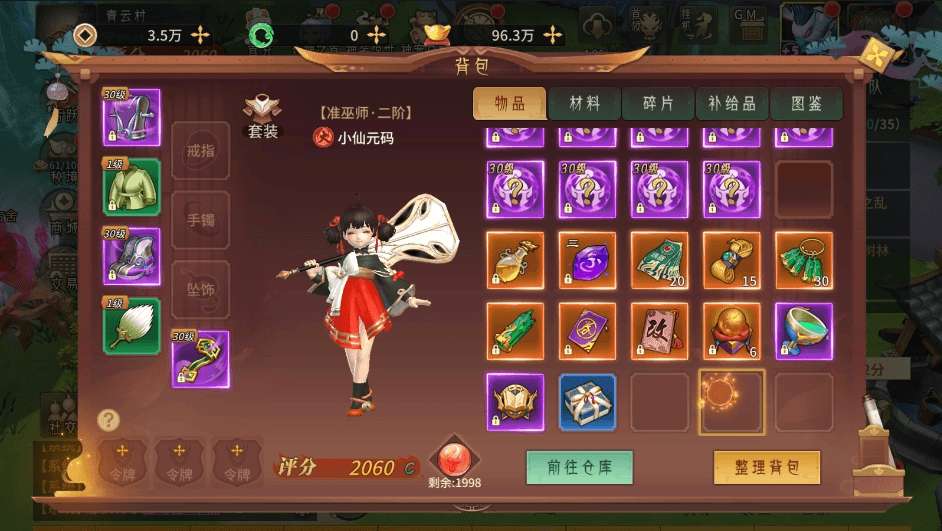The width and height of the screenshot is (942, 531).
Task: Select the equipped white feather fan
Action: pyautogui.click(x=132, y=325)
